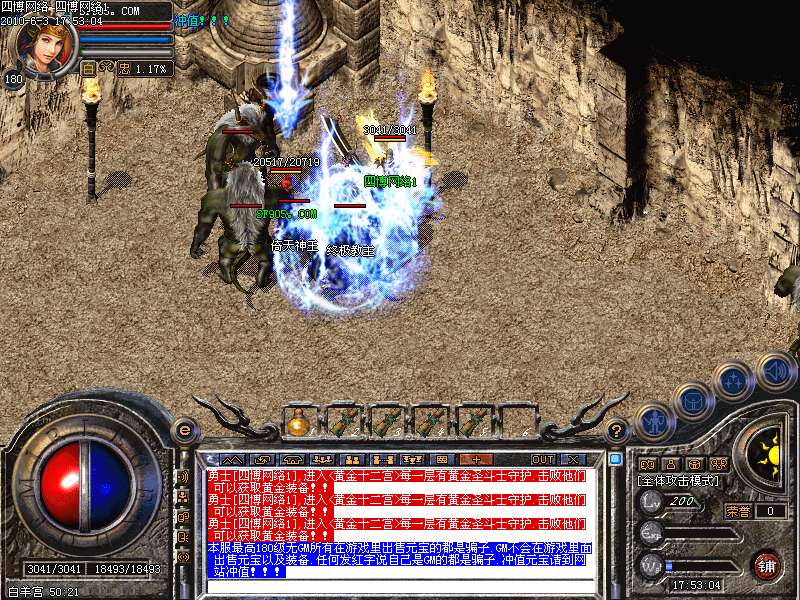Toggle the sound speaker button

tap(775, 370)
